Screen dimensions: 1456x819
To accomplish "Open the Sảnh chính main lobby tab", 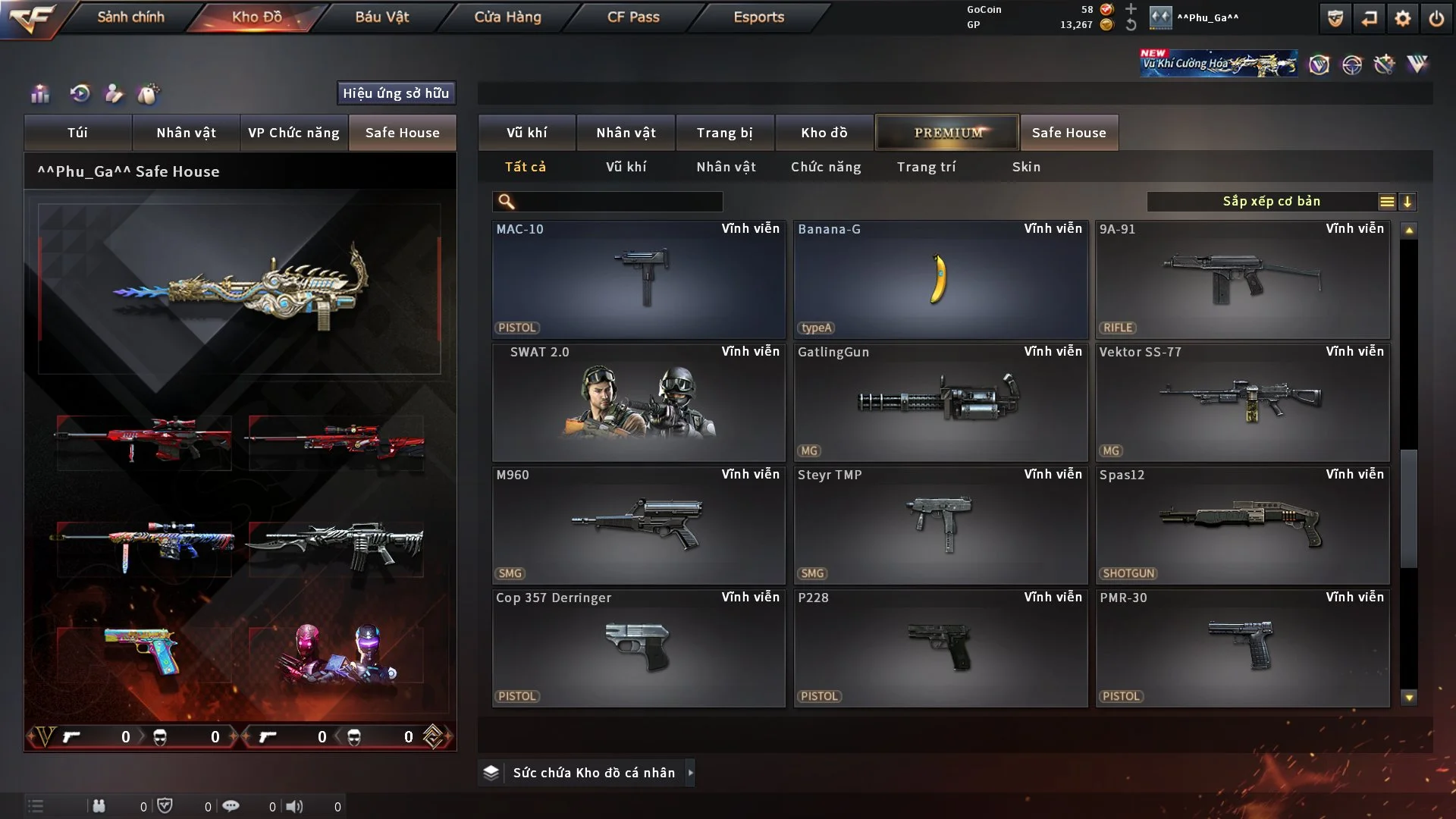I will coord(130,17).
